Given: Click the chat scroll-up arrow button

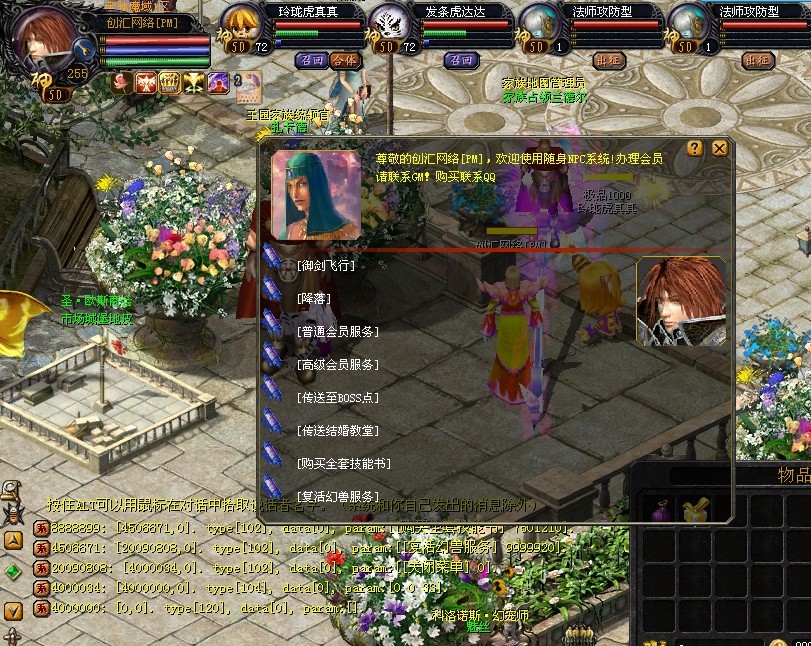Looking at the screenshot, I should click(13, 540).
